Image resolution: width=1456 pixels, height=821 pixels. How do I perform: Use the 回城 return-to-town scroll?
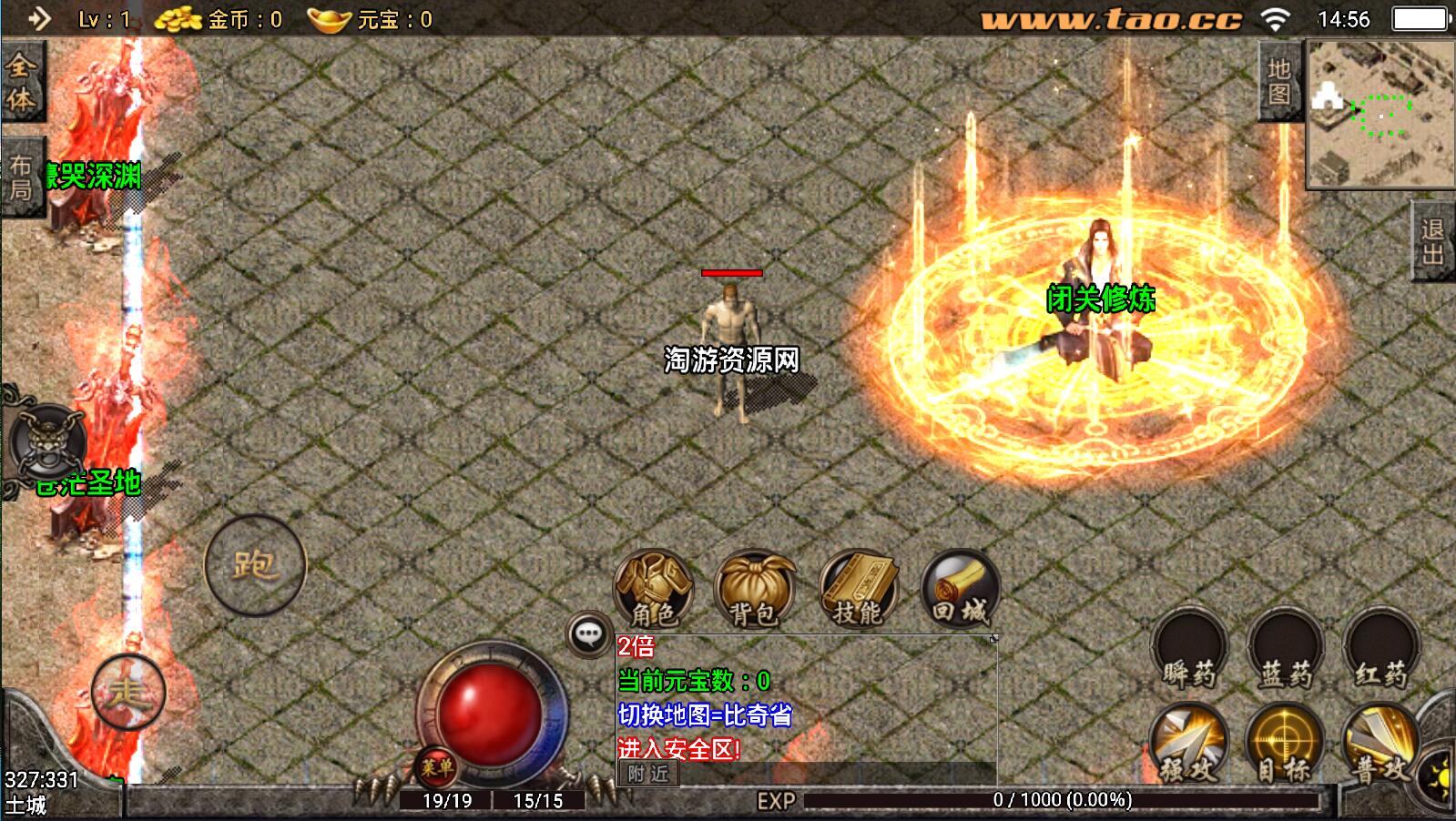click(x=960, y=589)
